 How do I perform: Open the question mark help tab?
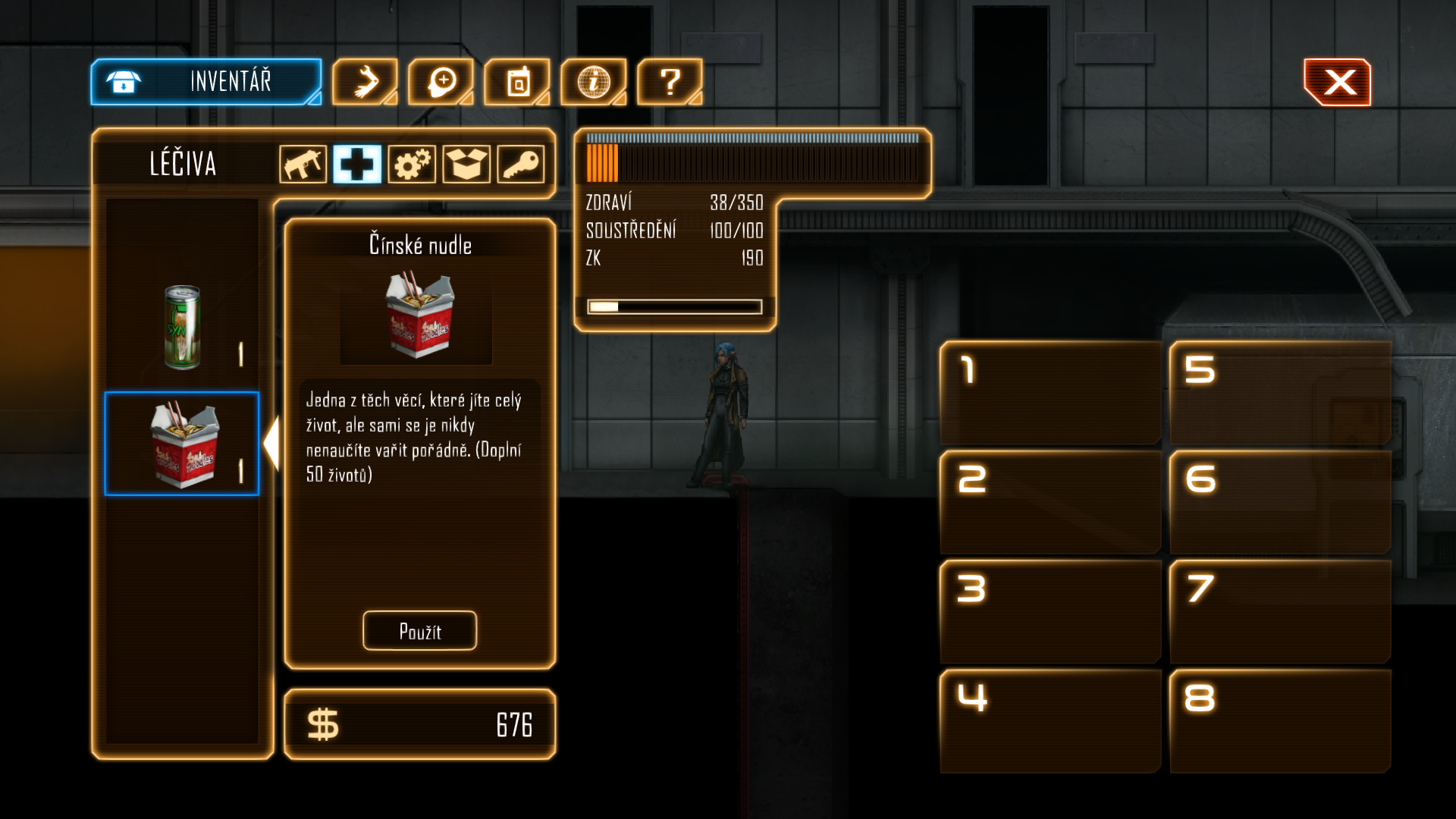670,82
